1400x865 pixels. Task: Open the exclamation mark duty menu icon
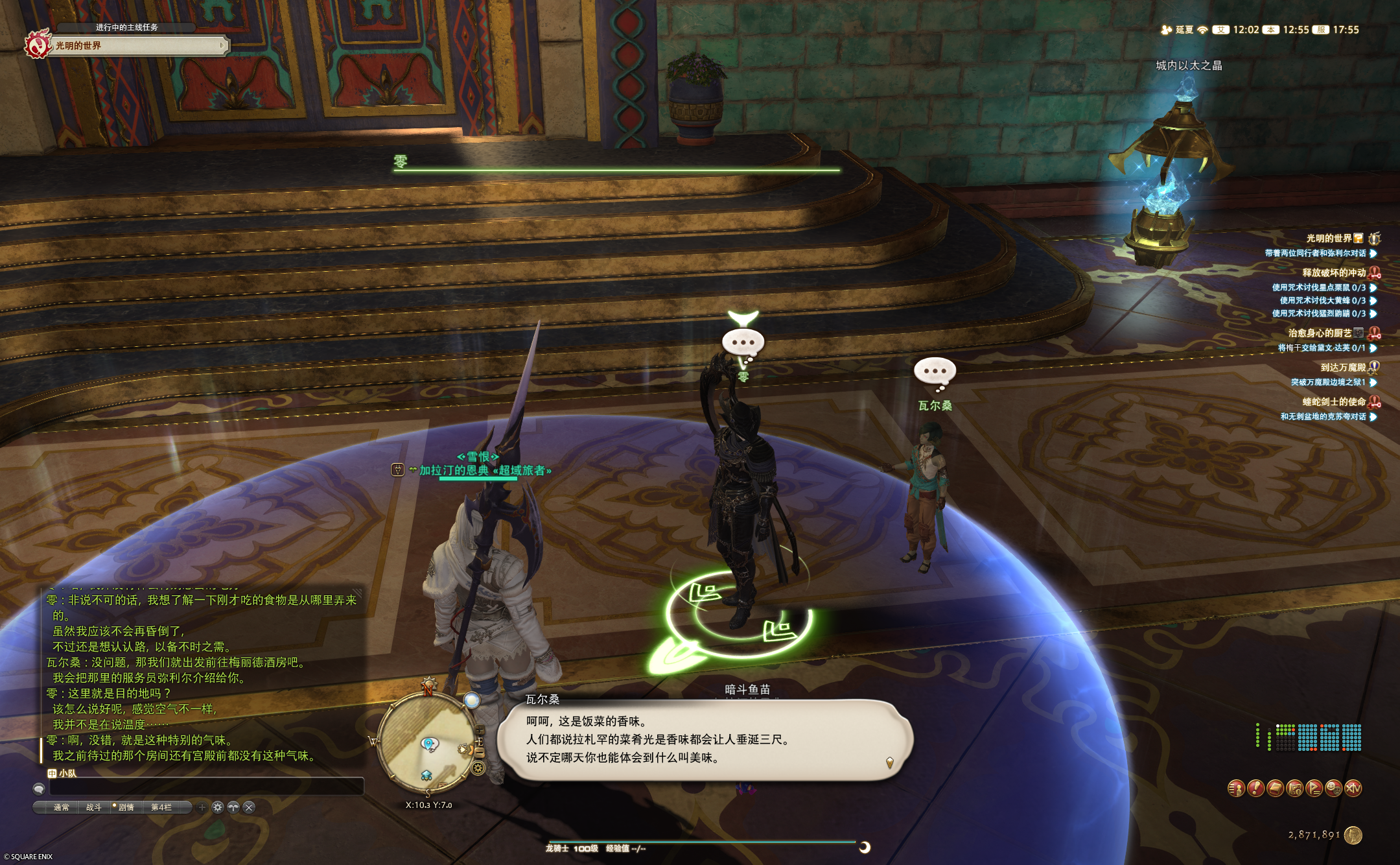pos(1255,788)
